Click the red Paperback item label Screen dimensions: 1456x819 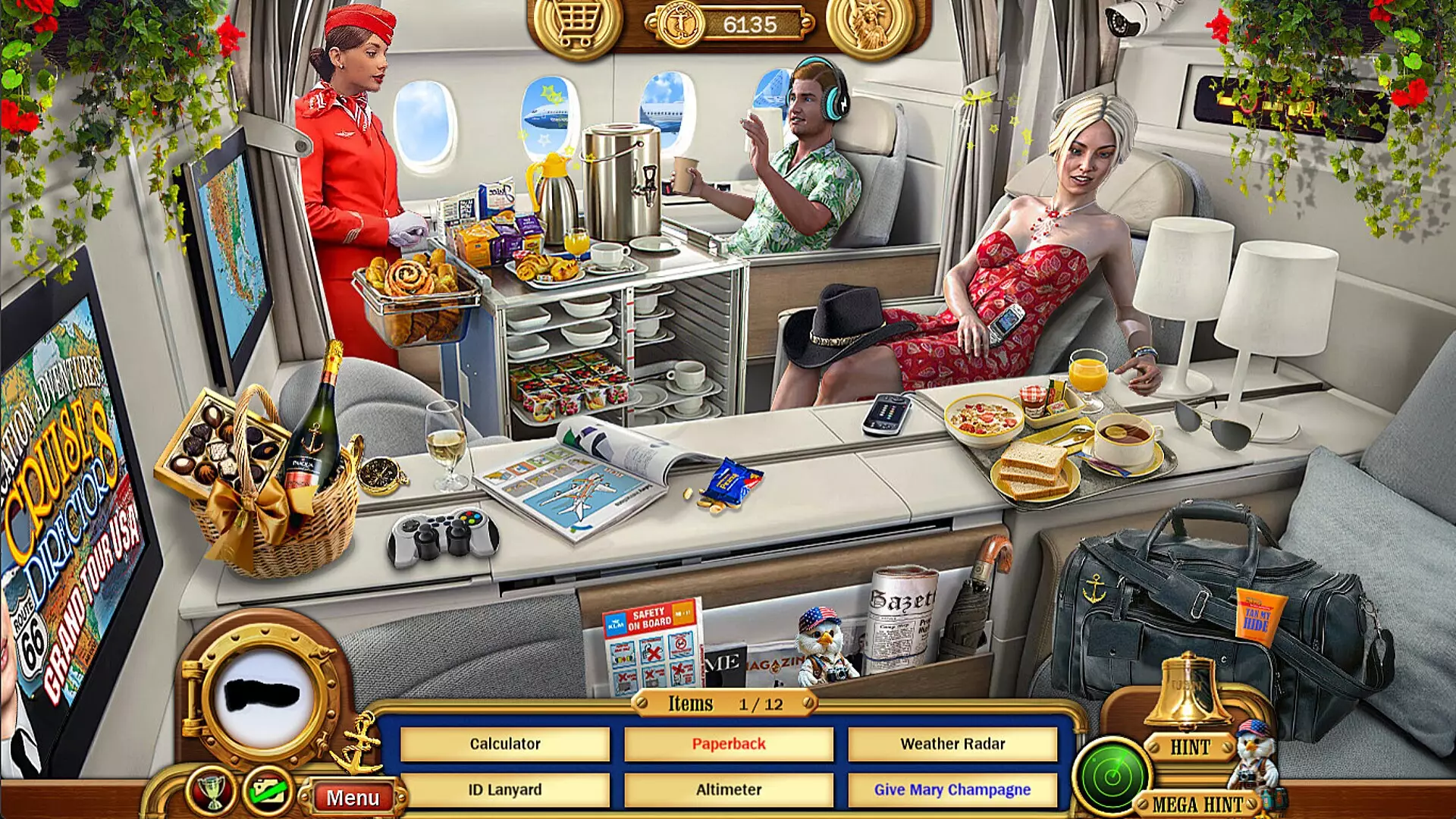coord(730,744)
